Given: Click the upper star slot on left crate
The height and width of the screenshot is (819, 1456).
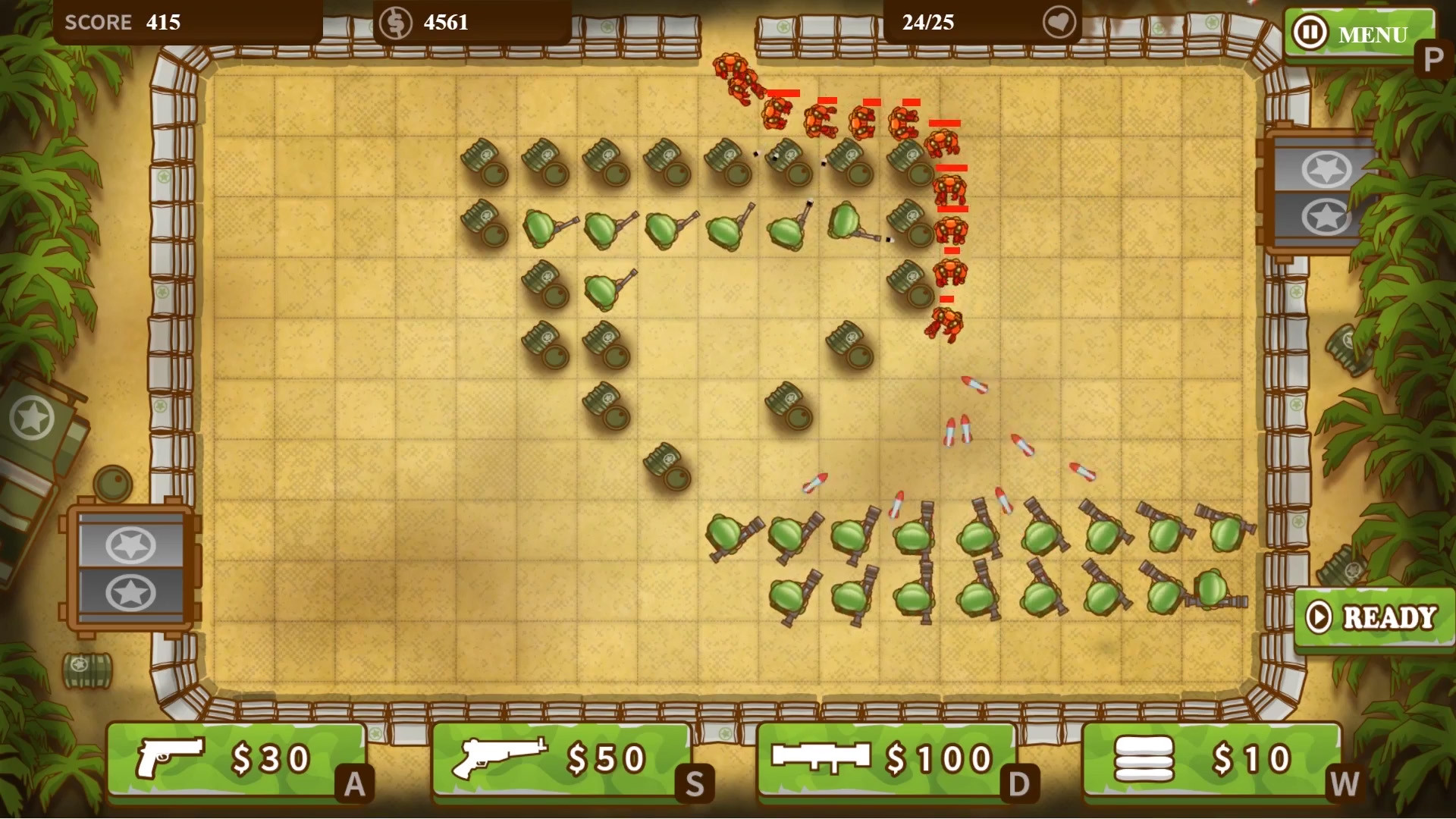Looking at the screenshot, I should tap(129, 544).
